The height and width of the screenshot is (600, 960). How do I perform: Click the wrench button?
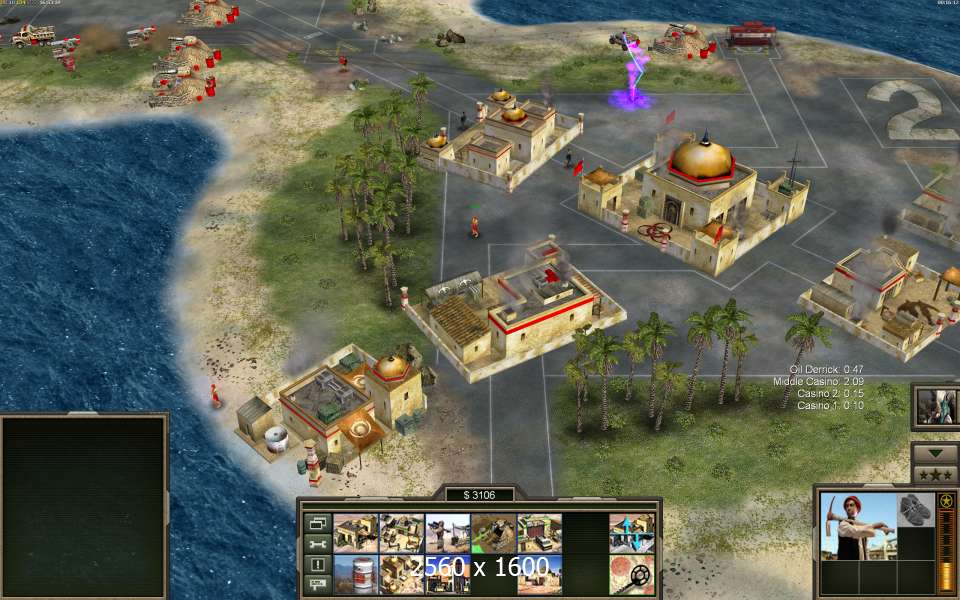pyautogui.click(x=318, y=544)
